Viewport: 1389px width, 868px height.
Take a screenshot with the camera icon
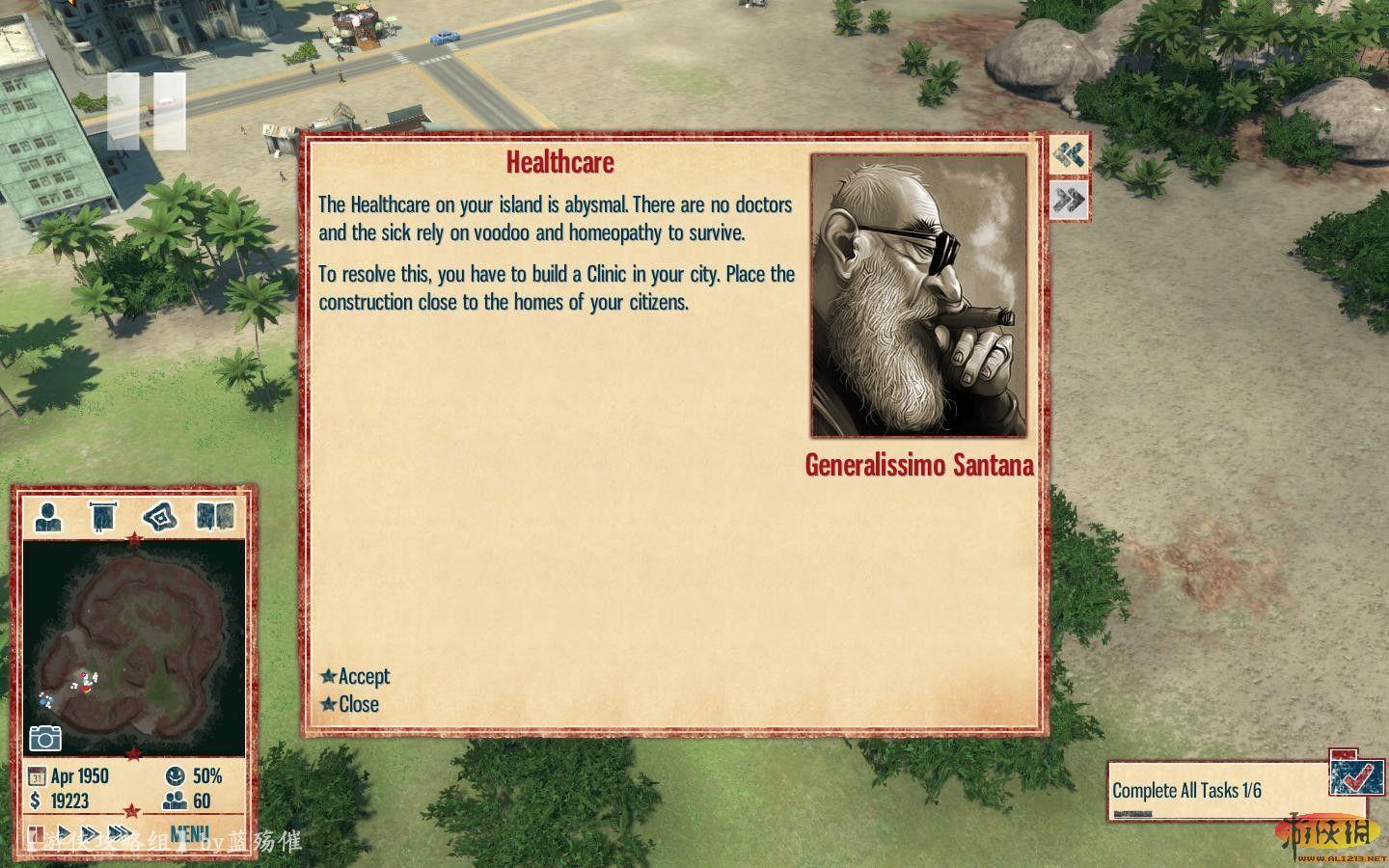pos(44,738)
